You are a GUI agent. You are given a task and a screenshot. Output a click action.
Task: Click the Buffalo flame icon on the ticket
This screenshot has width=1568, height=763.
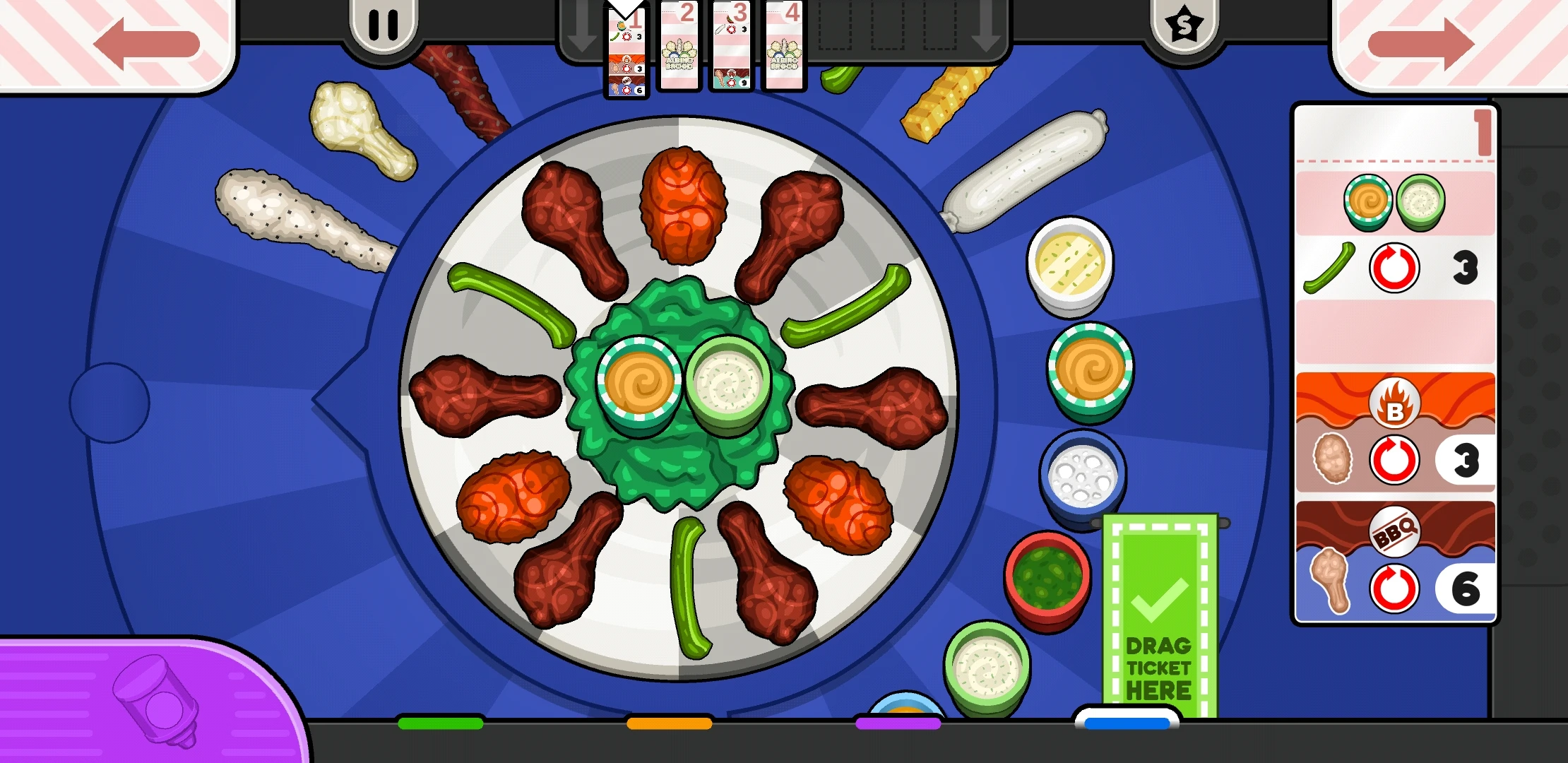[1394, 403]
